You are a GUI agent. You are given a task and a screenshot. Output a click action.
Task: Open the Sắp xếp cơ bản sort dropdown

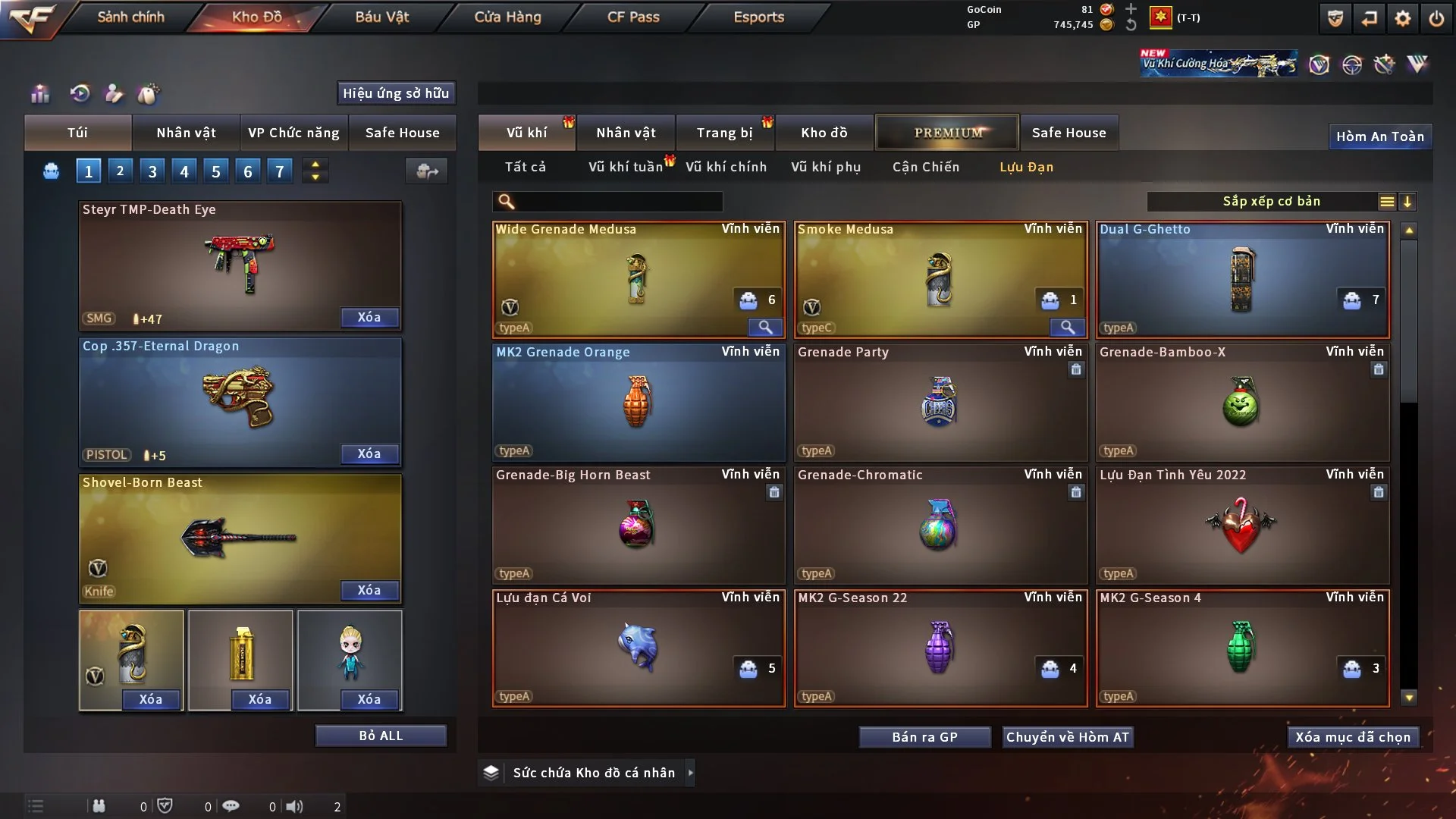click(x=1271, y=201)
